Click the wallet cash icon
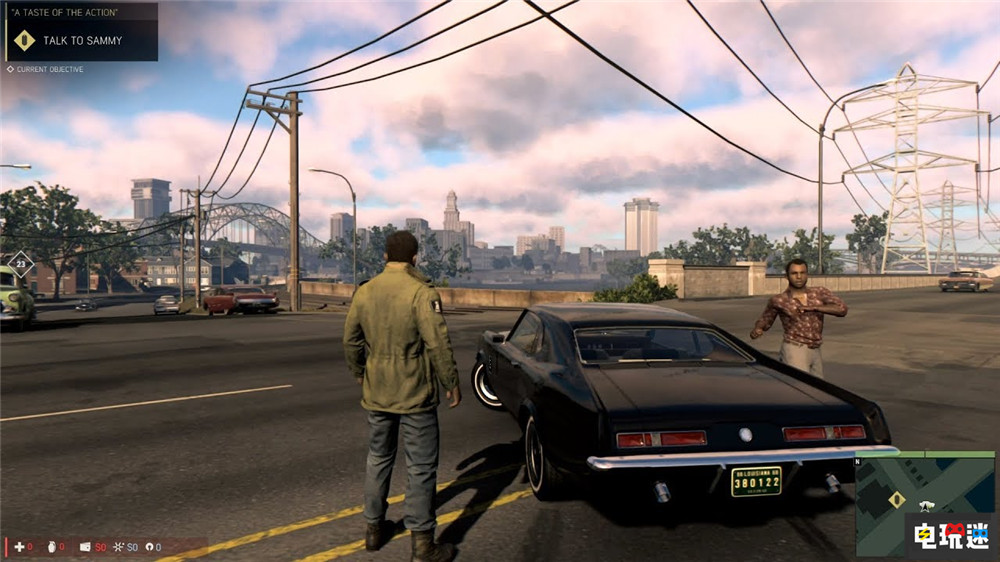Viewport: 1000px width, 562px height. point(85,547)
